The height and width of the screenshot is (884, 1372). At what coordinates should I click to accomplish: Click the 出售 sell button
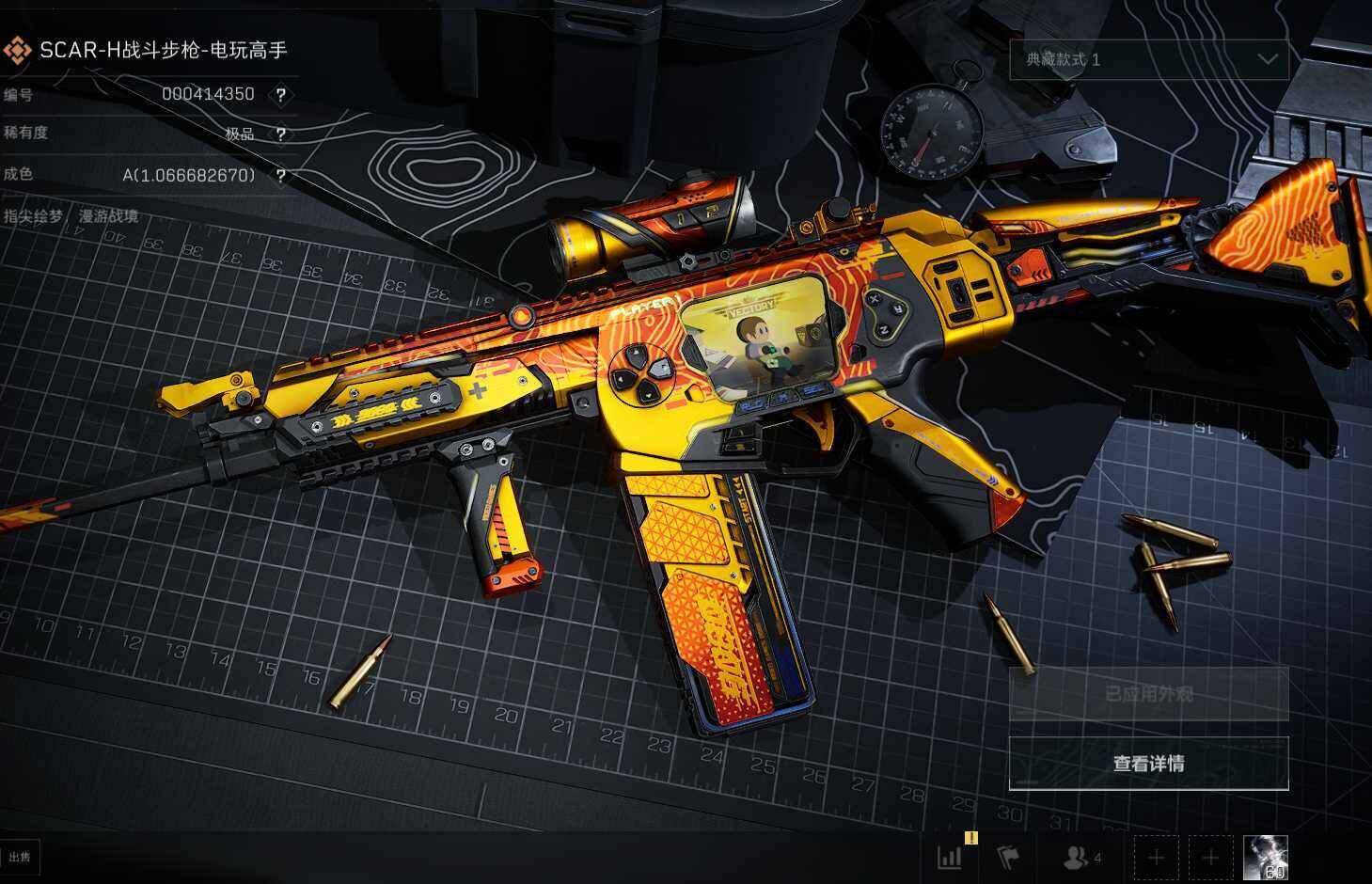coord(19,857)
